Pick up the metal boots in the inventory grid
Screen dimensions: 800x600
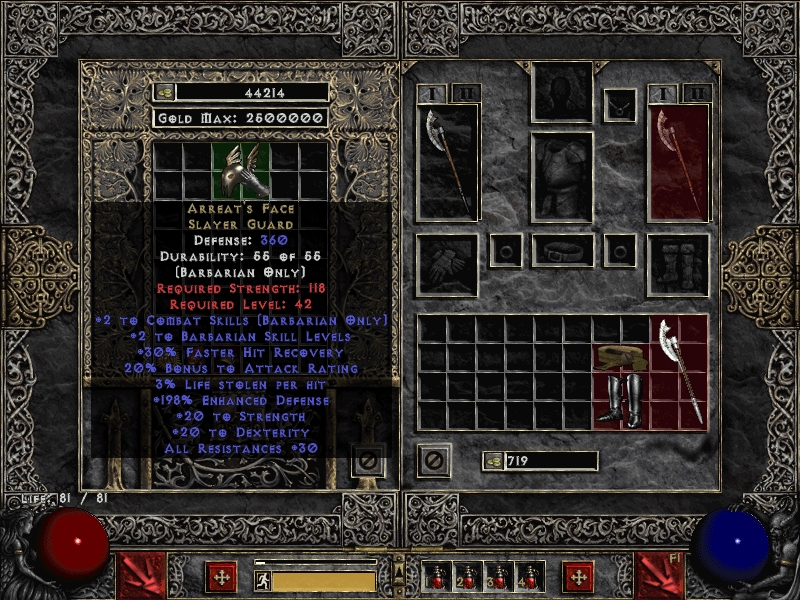click(x=620, y=400)
